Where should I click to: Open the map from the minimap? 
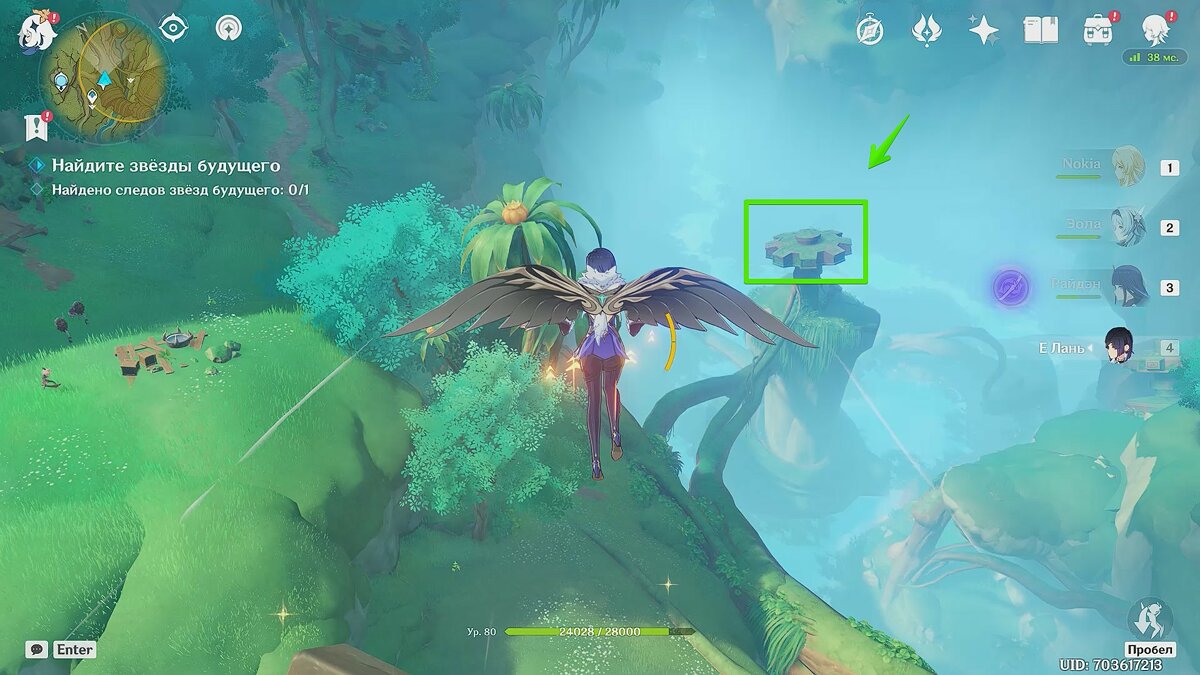click(104, 73)
